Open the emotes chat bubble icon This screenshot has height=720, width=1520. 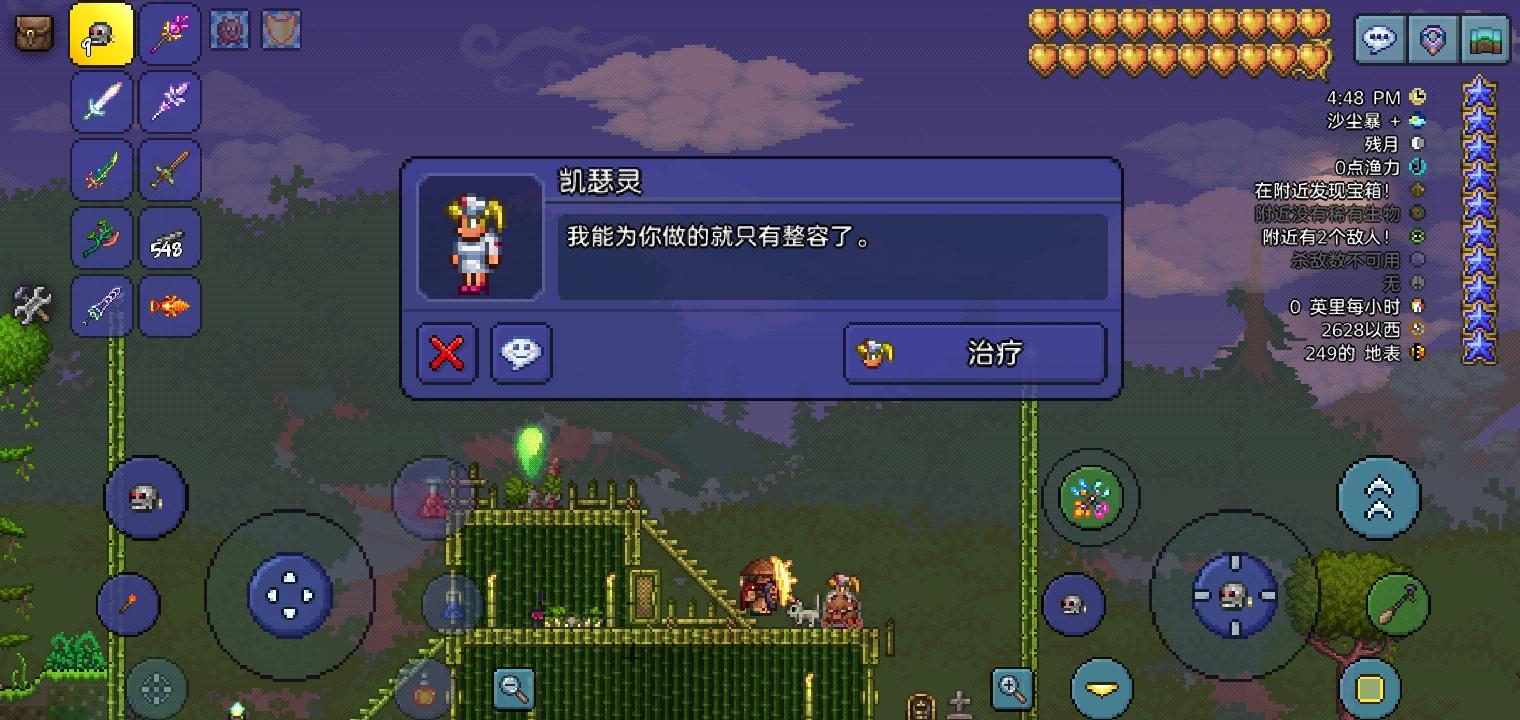[1379, 40]
